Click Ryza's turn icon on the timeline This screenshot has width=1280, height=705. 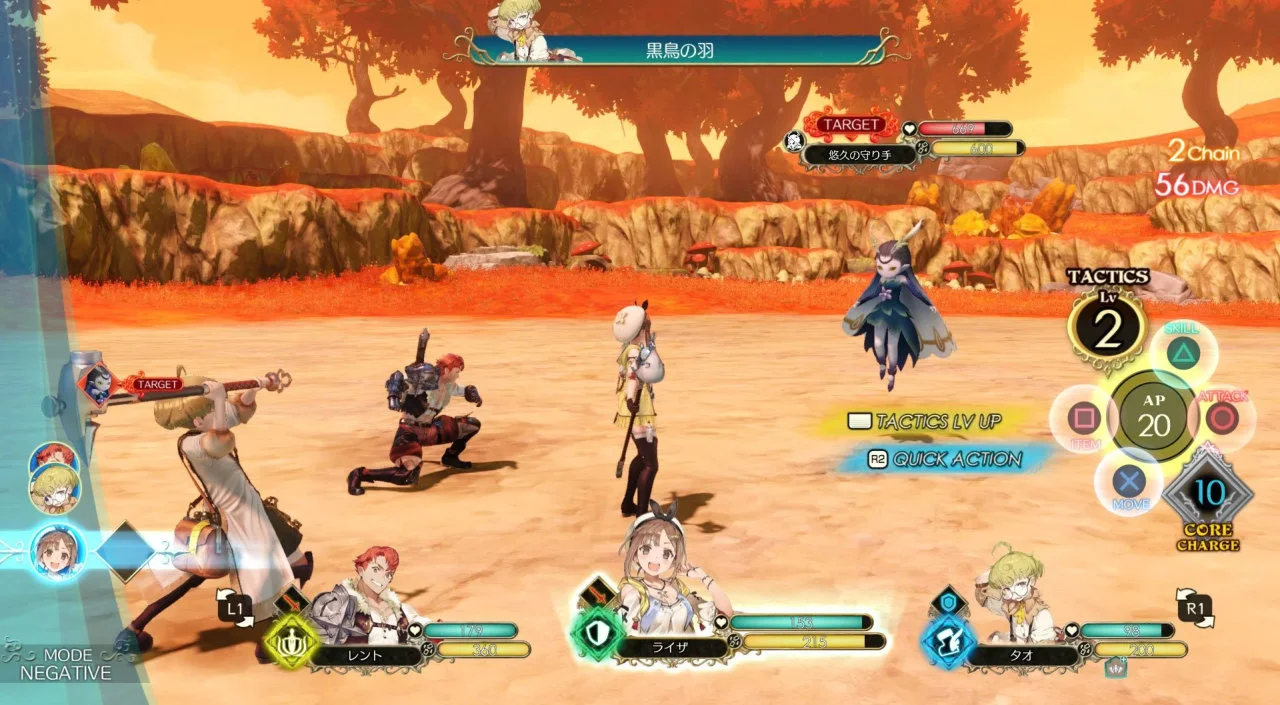[x=57, y=553]
